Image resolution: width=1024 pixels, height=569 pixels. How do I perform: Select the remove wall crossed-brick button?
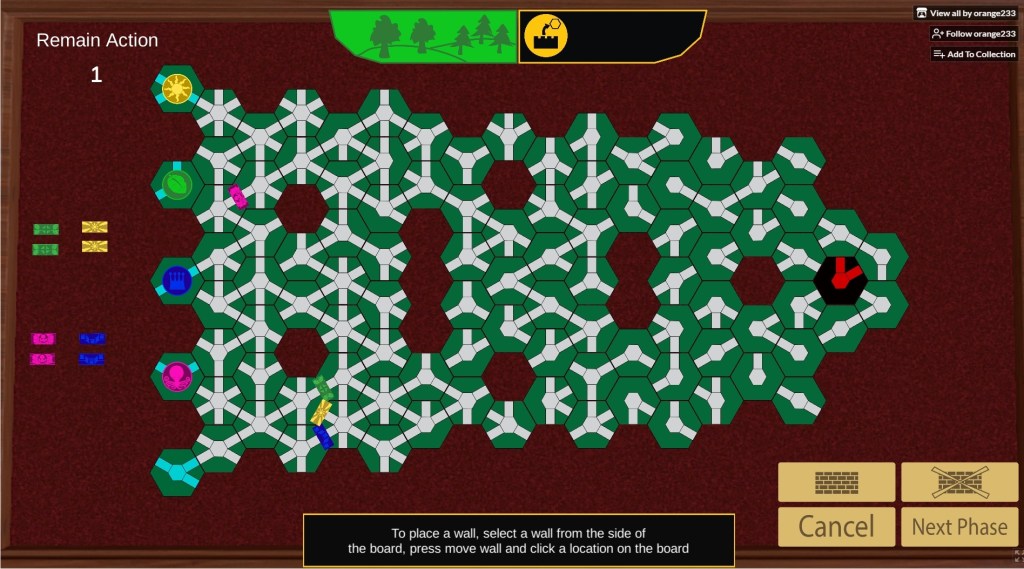[959, 482]
